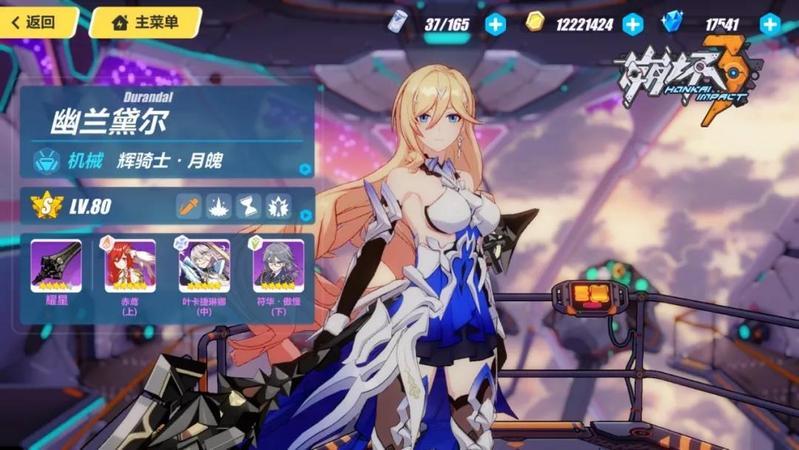Select the 耀星 weapon slot
Image resolution: width=799 pixels, height=450 pixels.
click(x=56, y=267)
